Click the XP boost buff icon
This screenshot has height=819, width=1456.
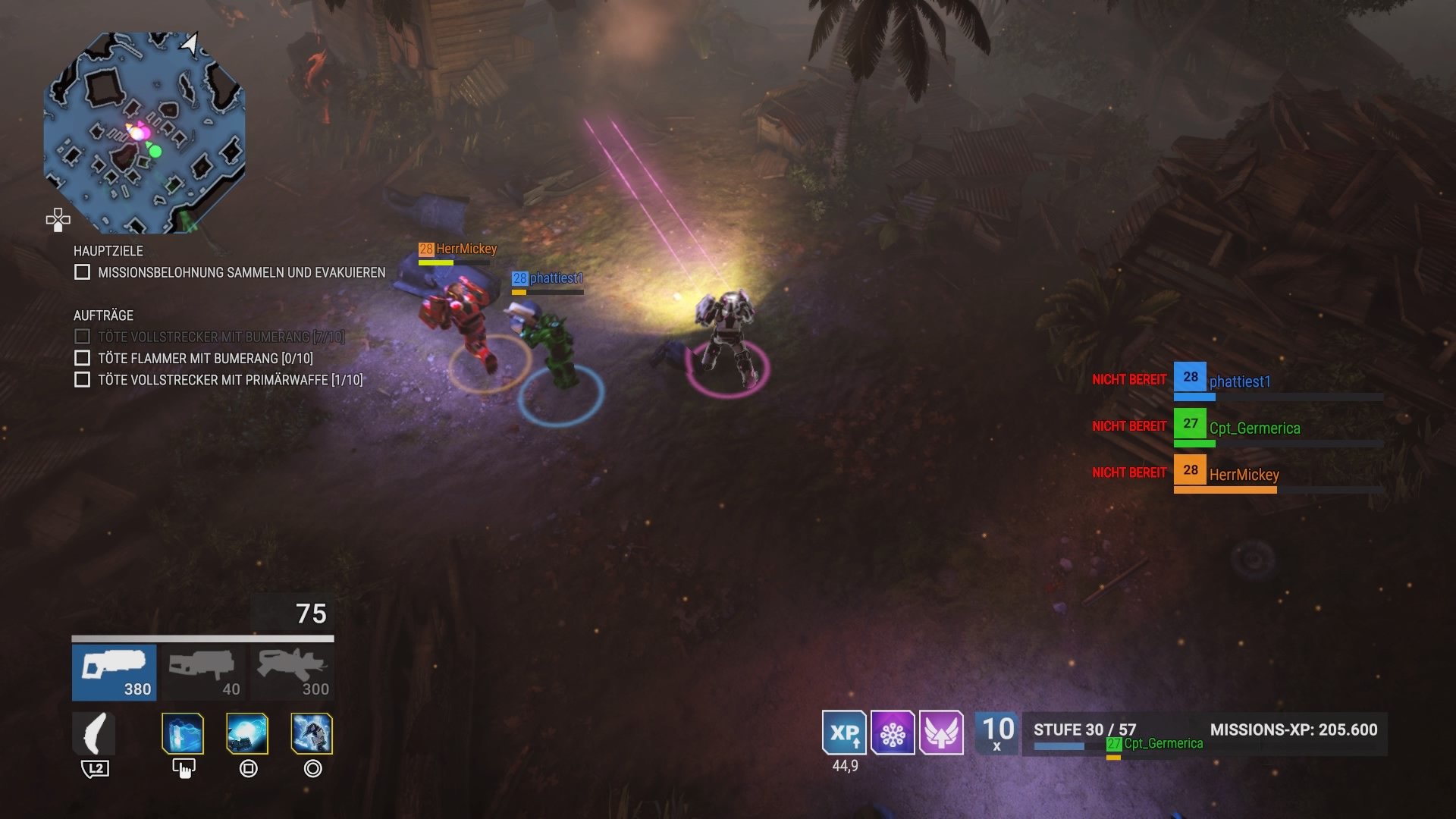(x=844, y=734)
